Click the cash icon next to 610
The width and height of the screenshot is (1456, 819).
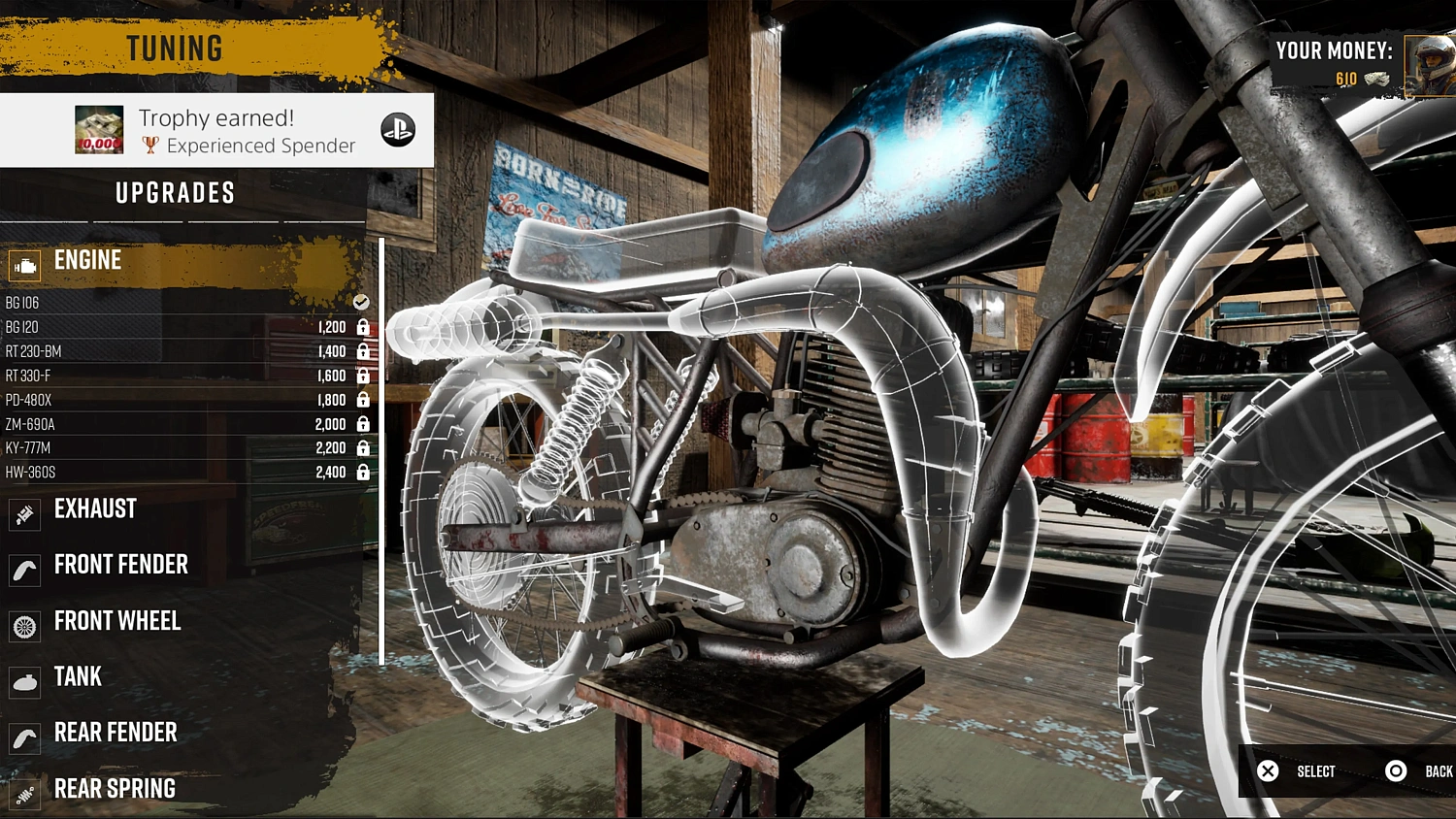(x=1377, y=80)
